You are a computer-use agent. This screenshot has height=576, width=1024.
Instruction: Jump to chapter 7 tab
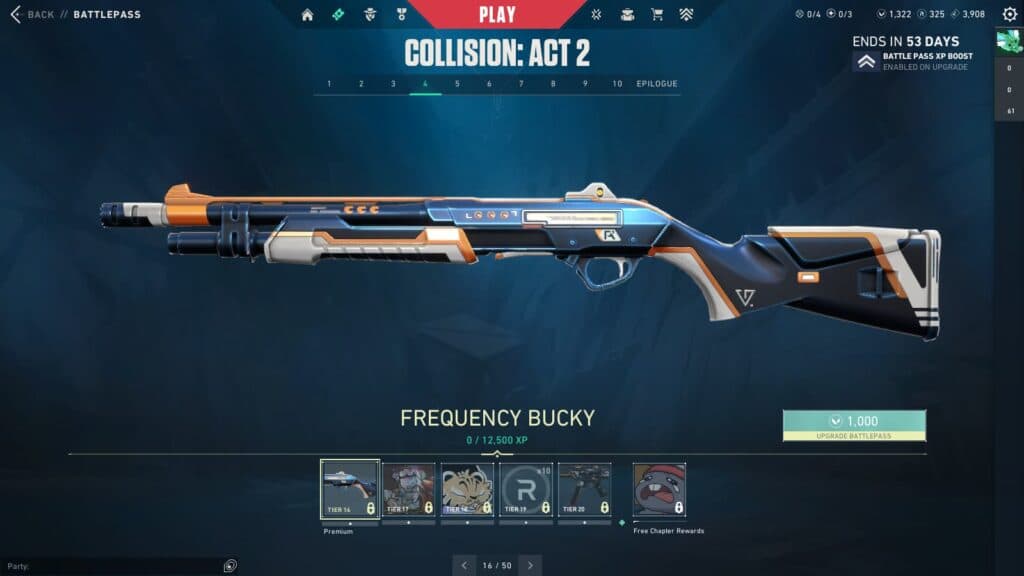(x=521, y=84)
